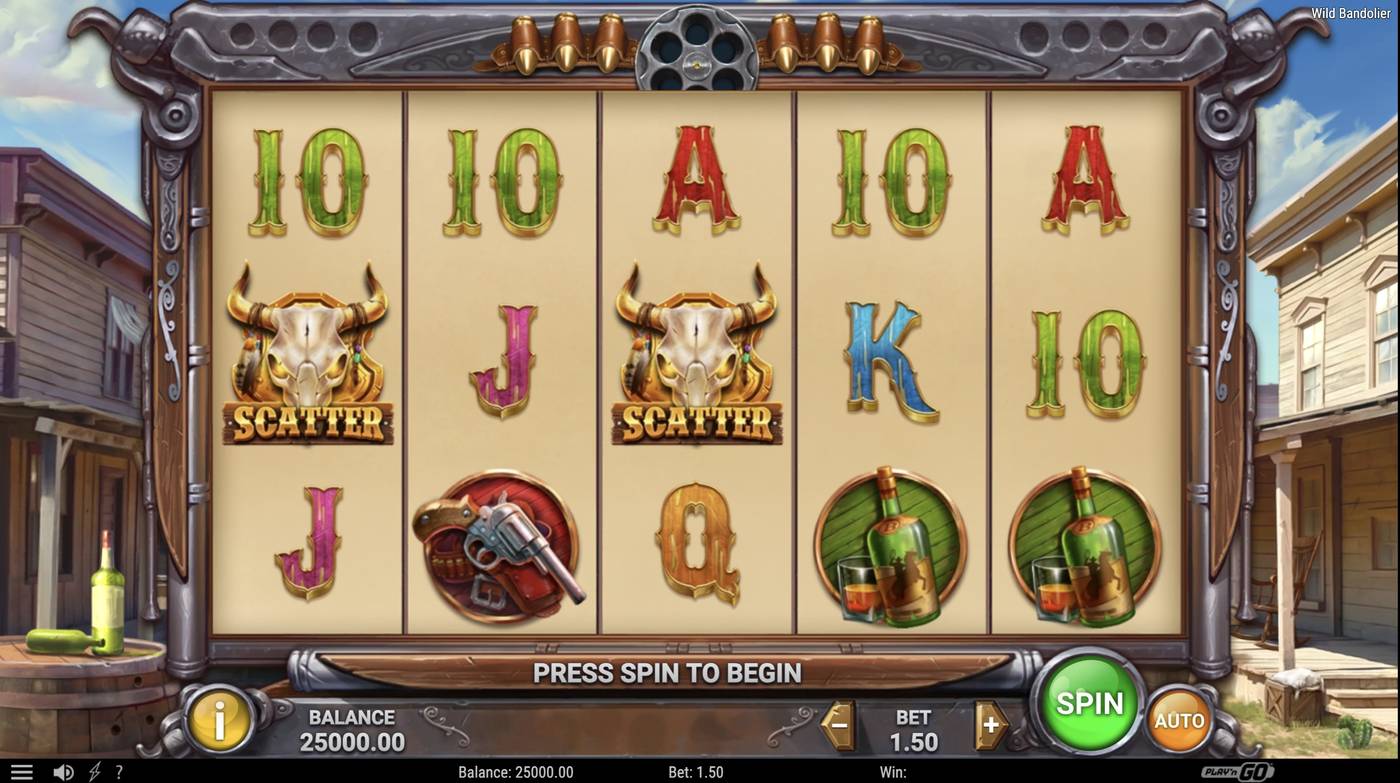Decrease the bet with the minus arrow
This screenshot has width=1400, height=783.
click(836, 726)
